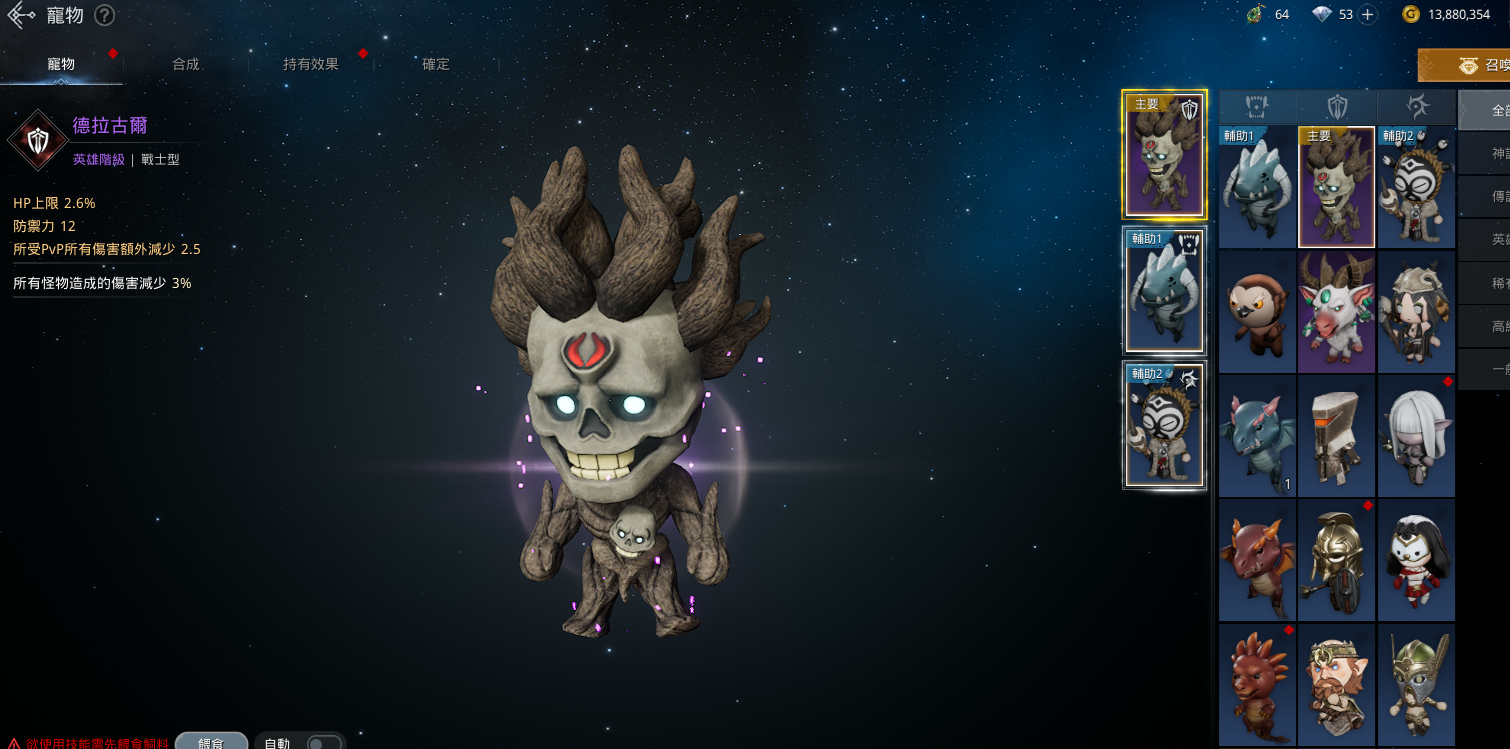Select the 主要 equipped pet slot
1510x749 pixels.
tap(1164, 155)
